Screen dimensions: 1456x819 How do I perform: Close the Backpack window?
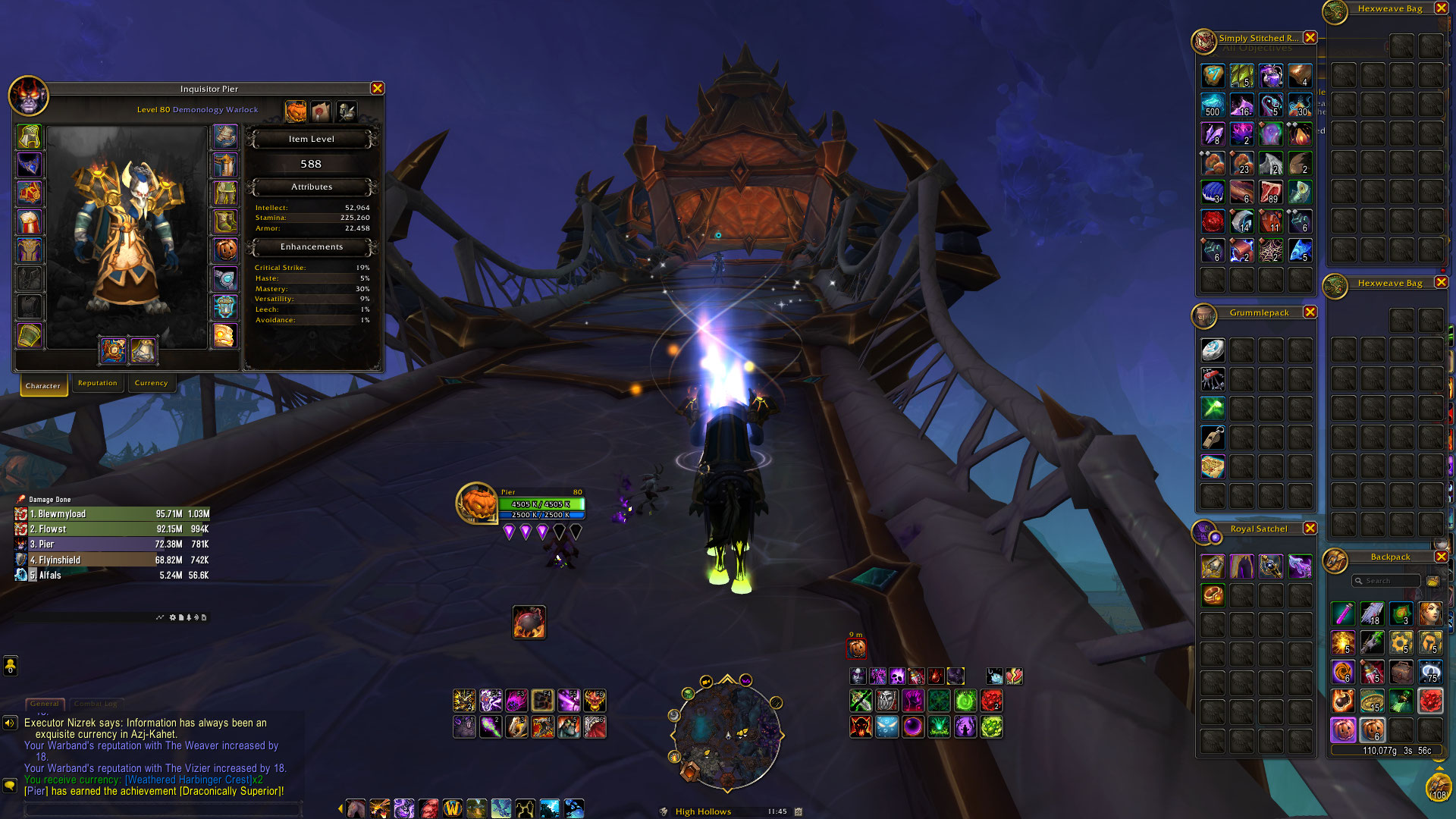(x=1441, y=557)
